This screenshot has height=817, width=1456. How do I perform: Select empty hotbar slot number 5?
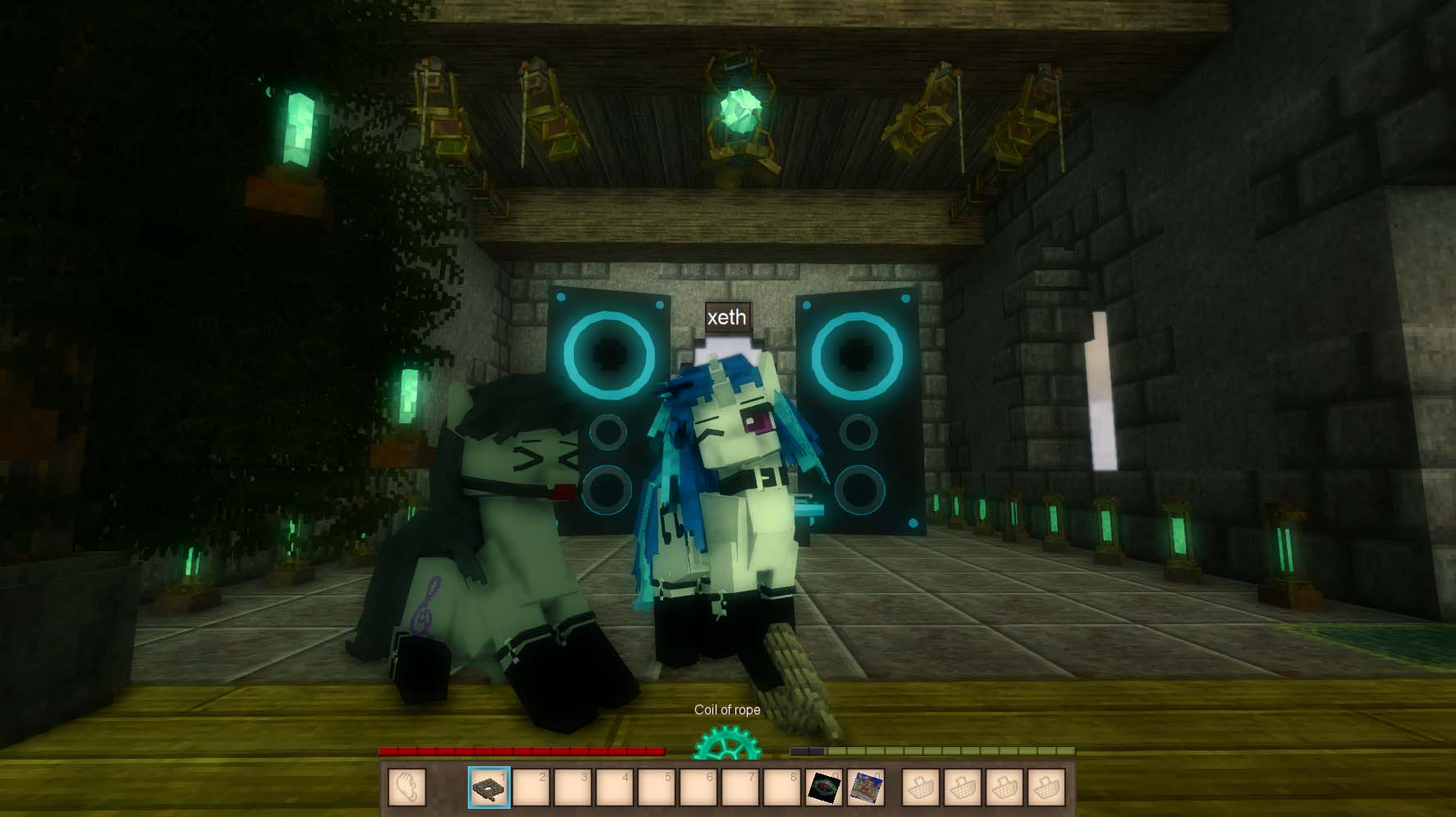(657, 787)
